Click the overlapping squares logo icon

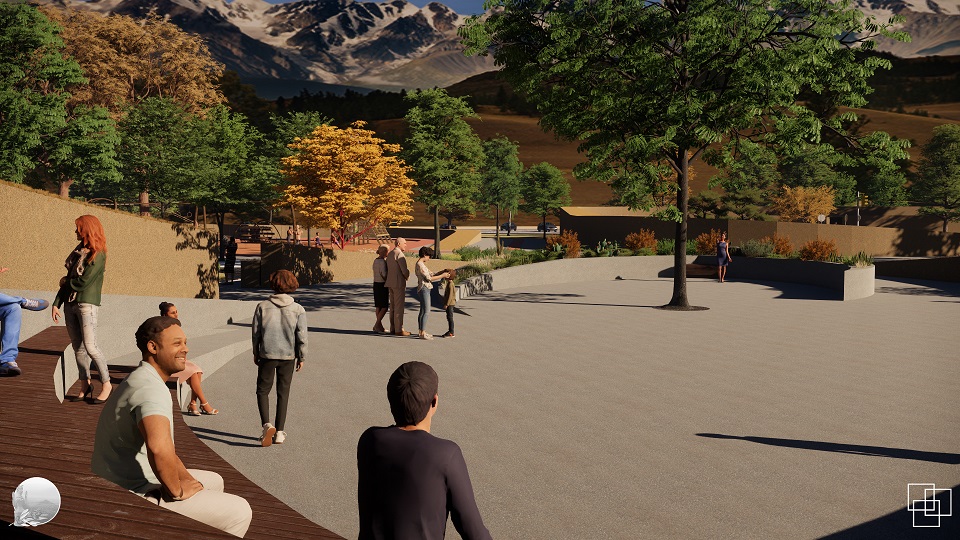tap(928, 504)
